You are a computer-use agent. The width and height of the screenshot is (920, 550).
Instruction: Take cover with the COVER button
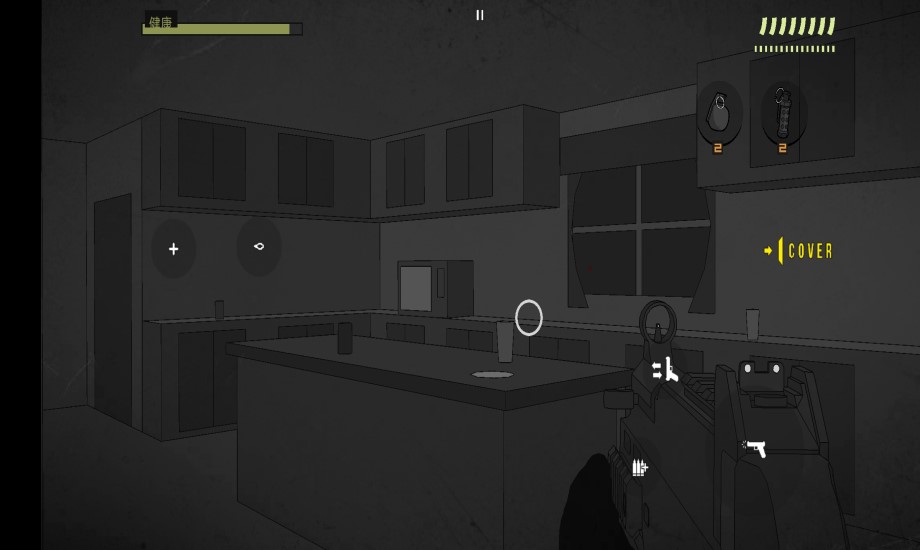coord(799,251)
